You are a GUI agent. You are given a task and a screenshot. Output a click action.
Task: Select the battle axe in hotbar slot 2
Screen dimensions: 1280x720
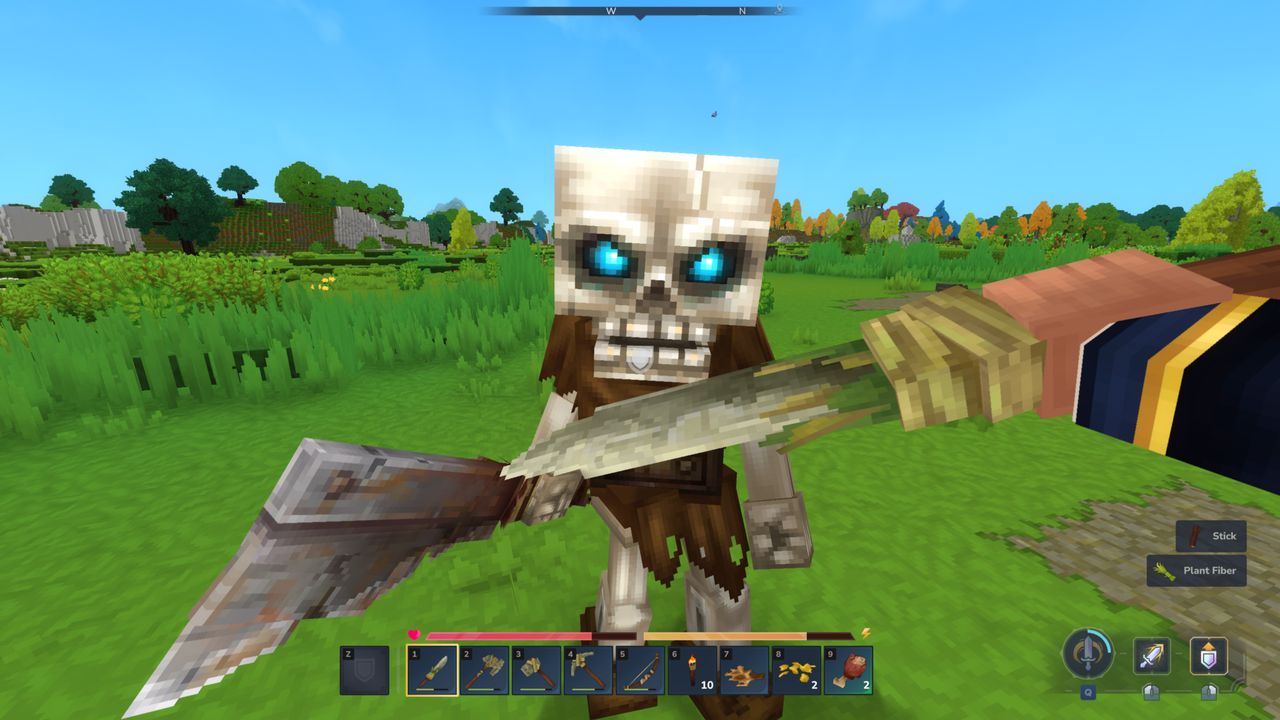(x=485, y=670)
